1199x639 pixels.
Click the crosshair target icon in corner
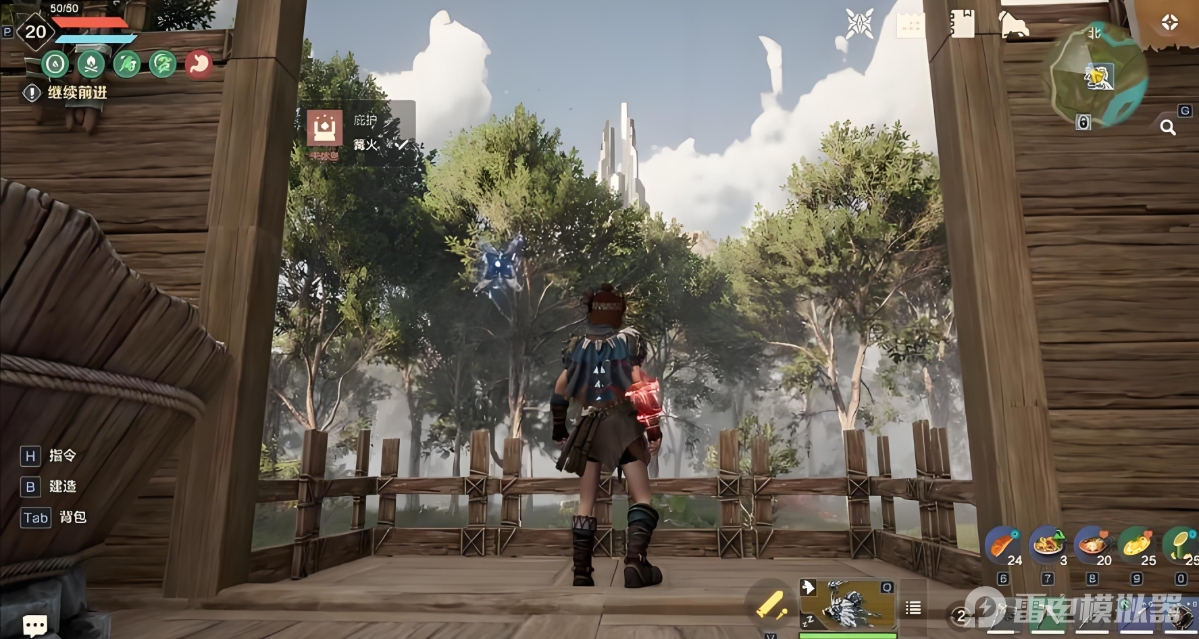pos(1169,23)
